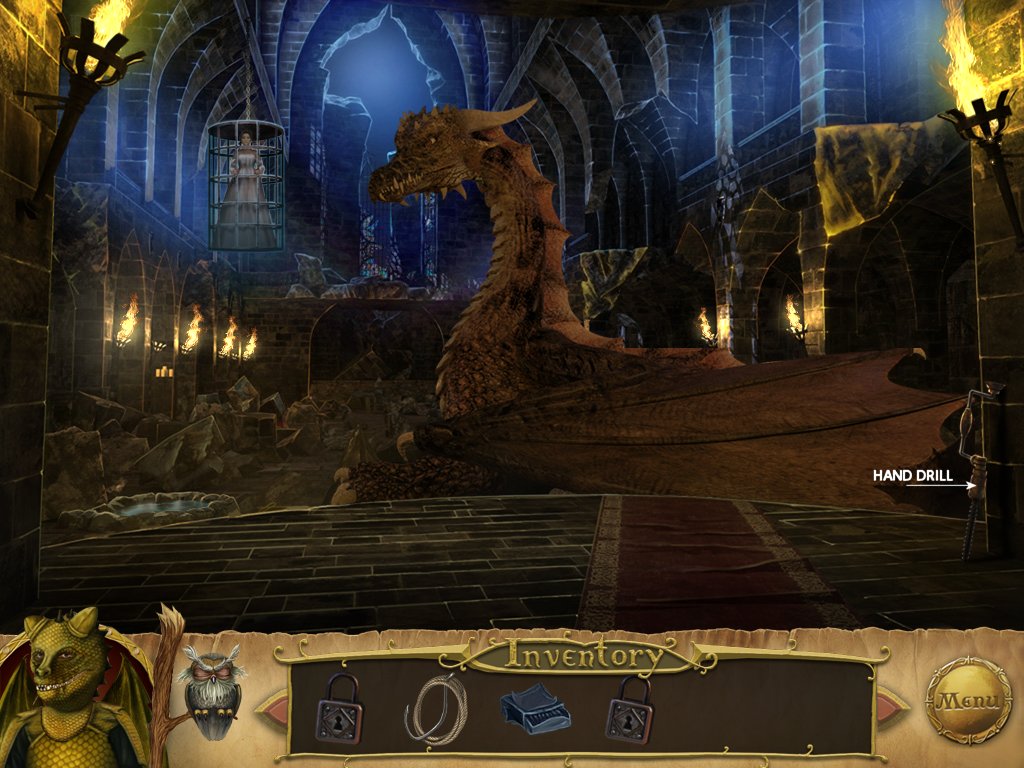Select the coiled rope in the inventory
Screen dimensions: 1024x768
click(x=433, y=708)
